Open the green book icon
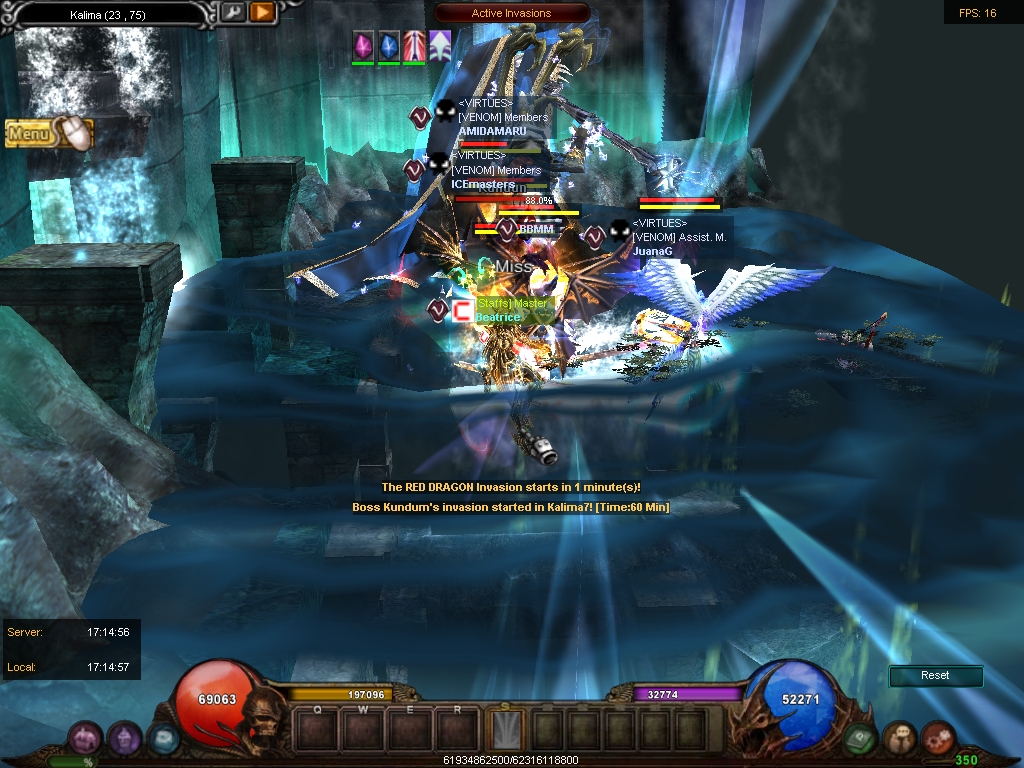 pyautogui.click(x=861, y=738)
